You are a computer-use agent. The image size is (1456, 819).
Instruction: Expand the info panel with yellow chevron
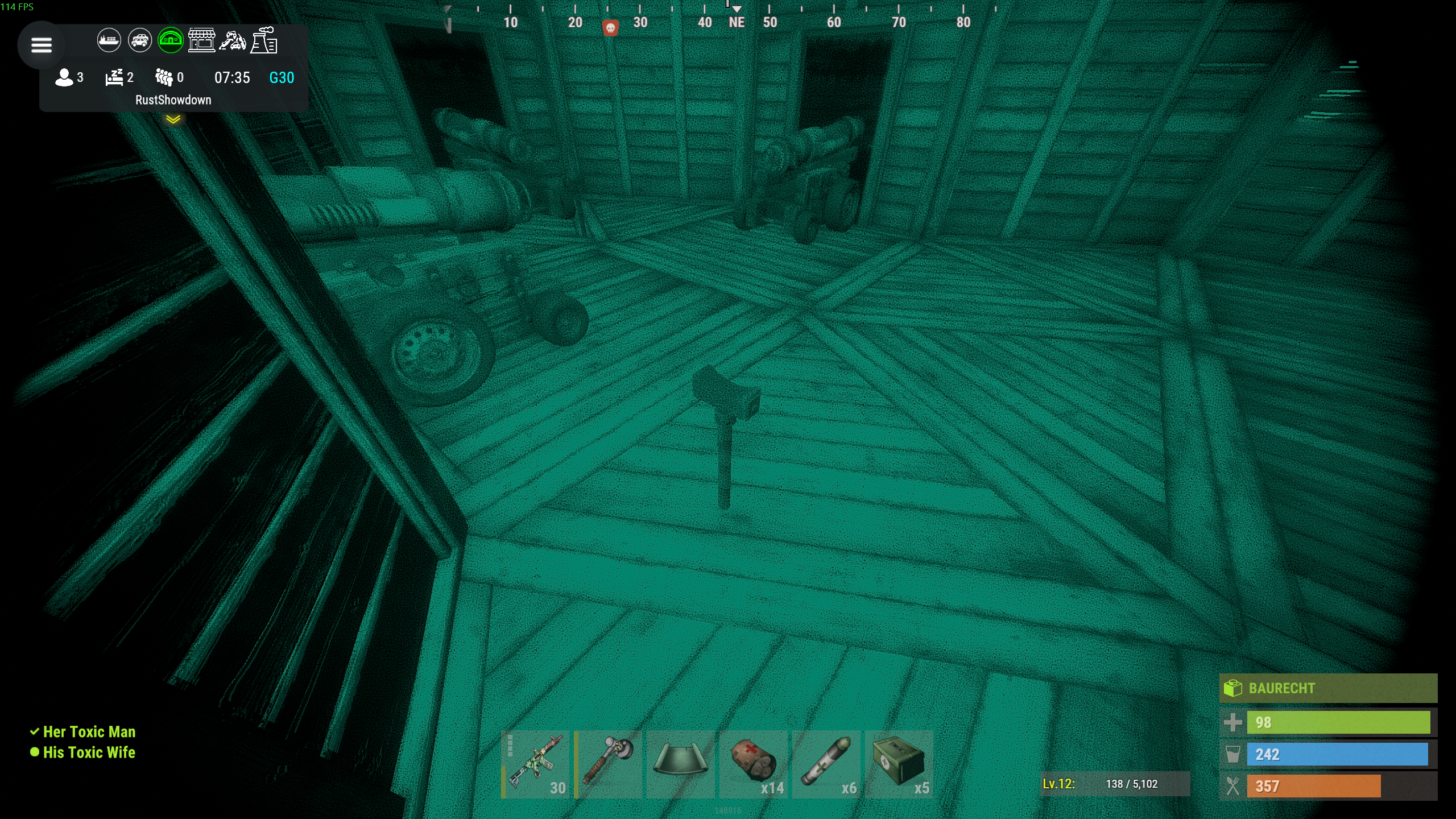coord(173,119)
